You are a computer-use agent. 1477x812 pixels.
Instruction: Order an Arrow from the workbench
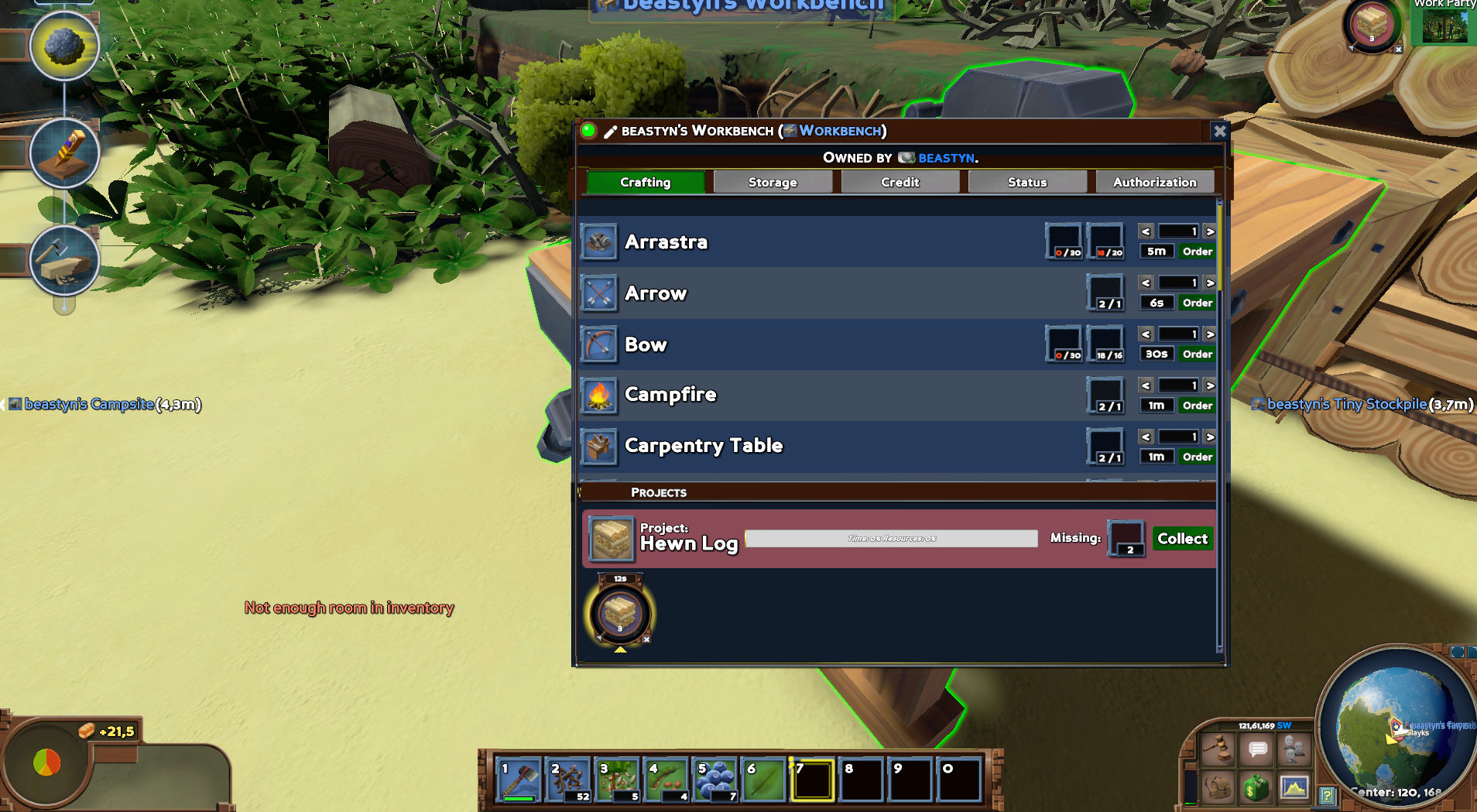1196,303
